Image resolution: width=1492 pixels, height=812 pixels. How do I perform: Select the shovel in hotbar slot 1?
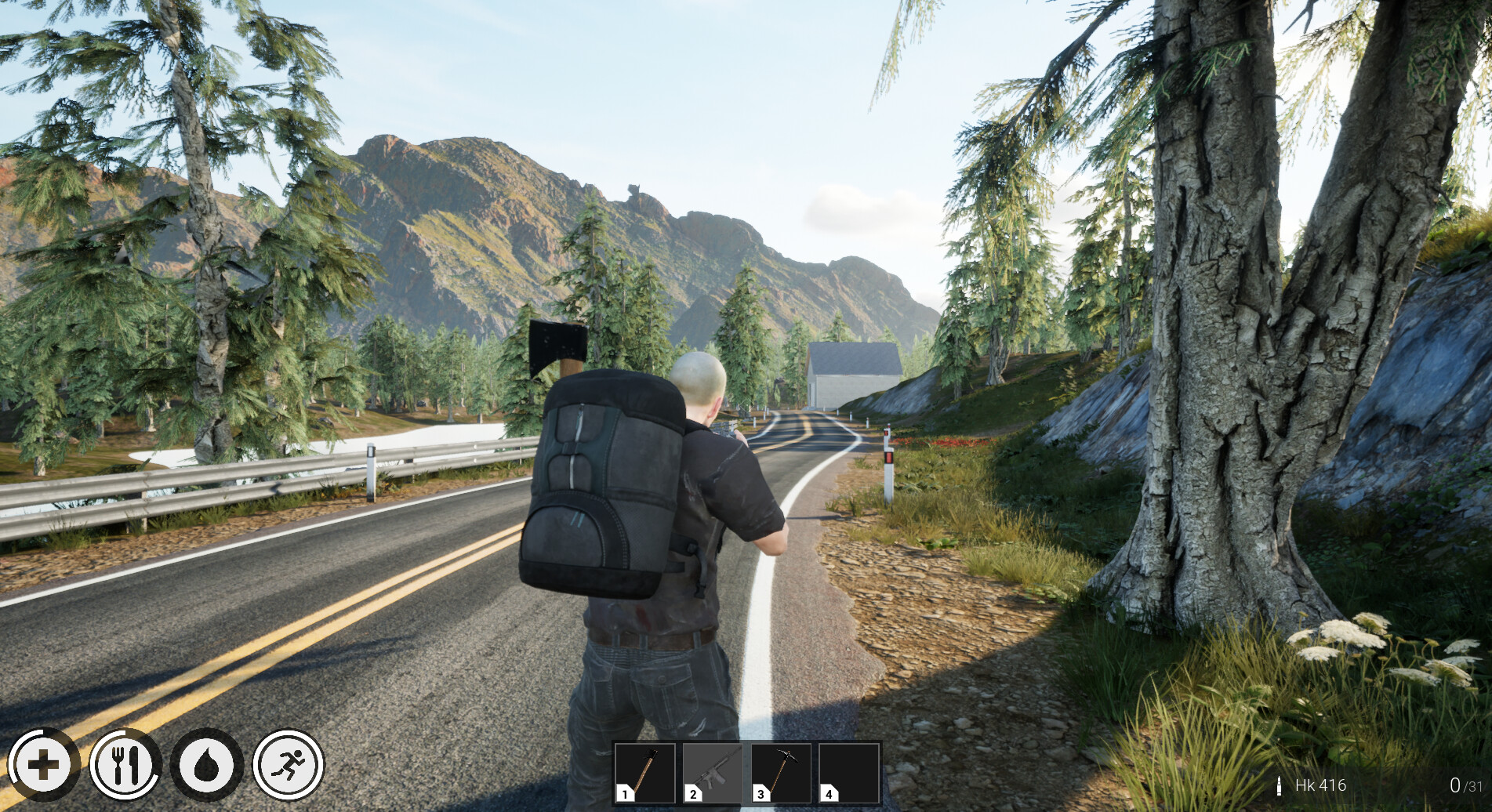coord(646,772)
